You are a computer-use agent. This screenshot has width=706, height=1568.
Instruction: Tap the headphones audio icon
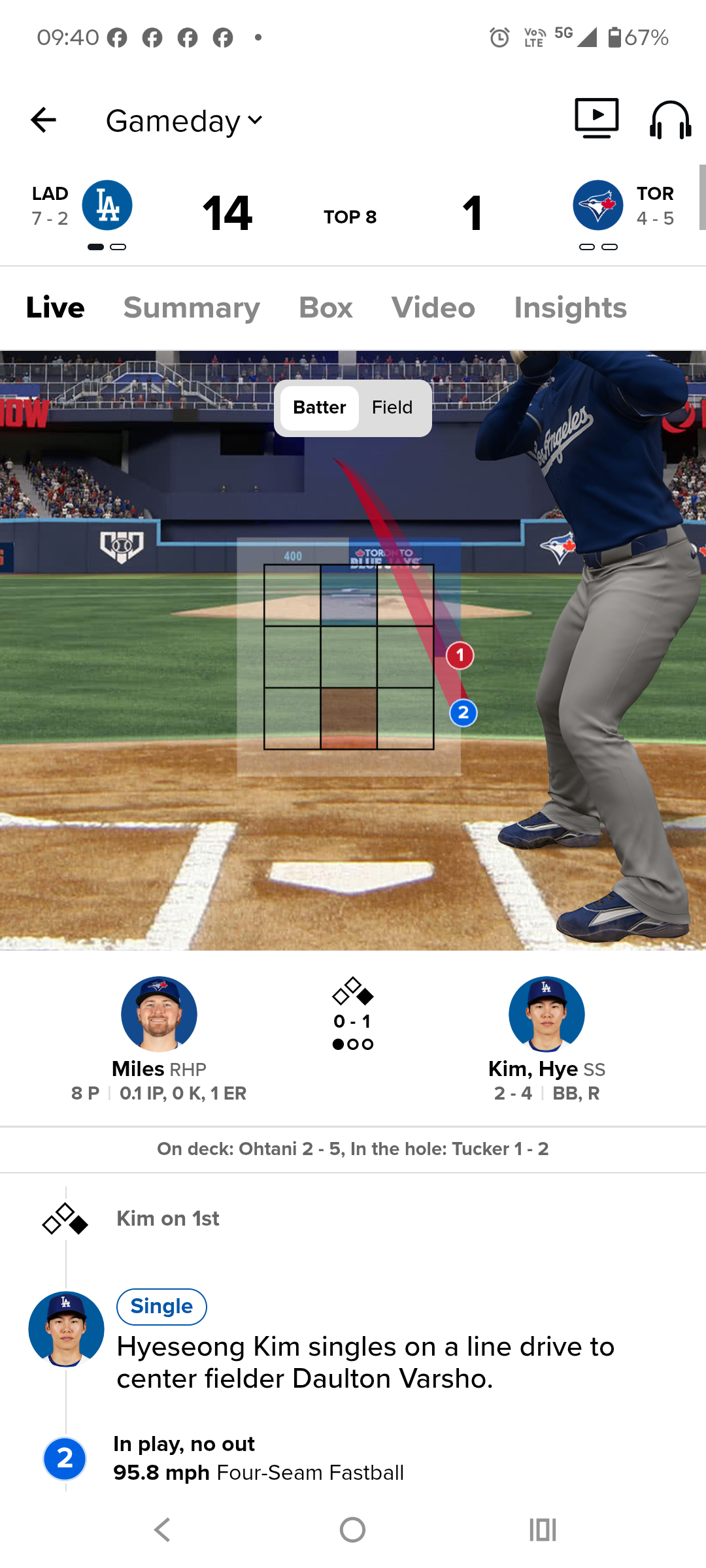(x=670, y=120)
